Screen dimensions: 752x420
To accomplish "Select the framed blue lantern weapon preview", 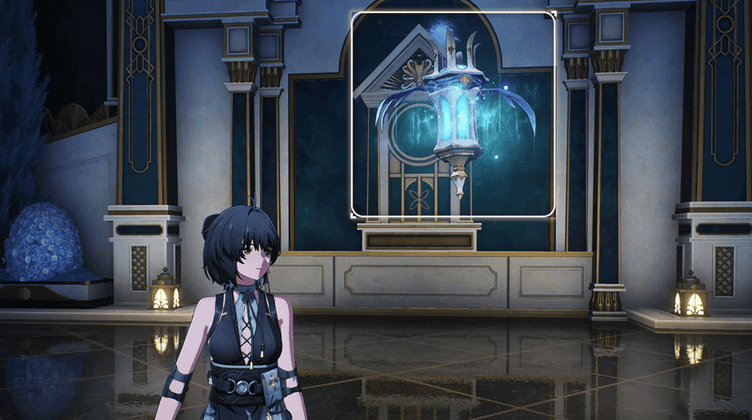I will (x=453, y=114).
